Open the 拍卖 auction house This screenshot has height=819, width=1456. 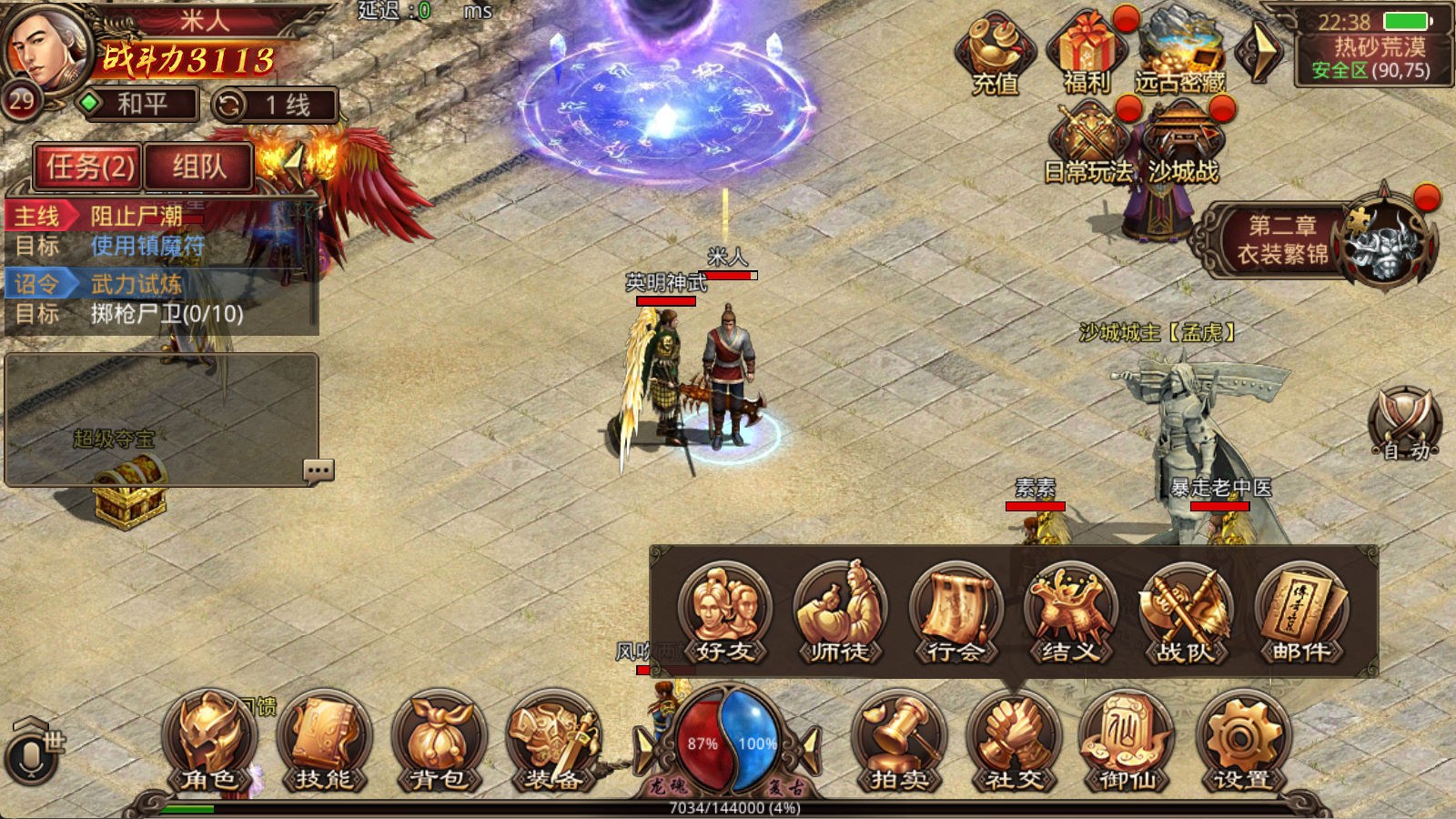point(898,741)
